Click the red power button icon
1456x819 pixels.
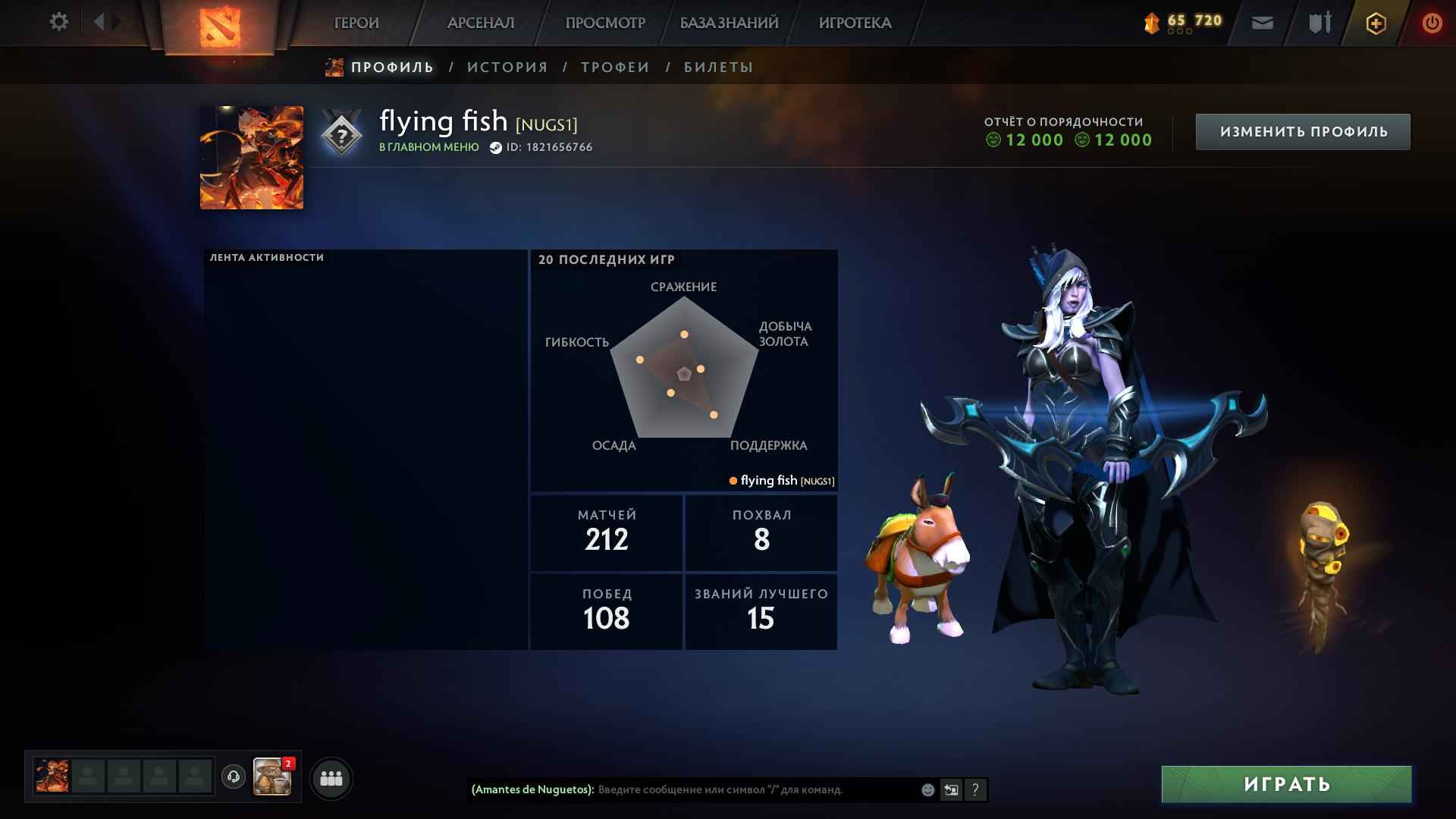tap(1430, 23)
